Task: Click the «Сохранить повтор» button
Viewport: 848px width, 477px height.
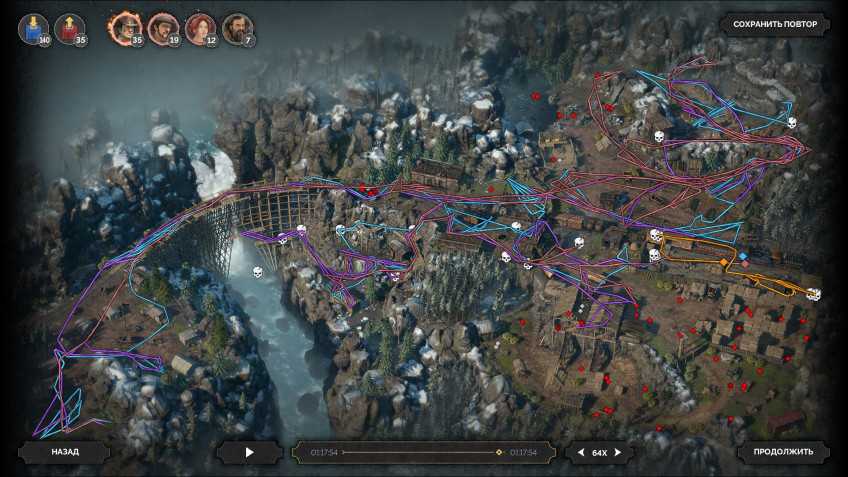Action: pyautogui.click(x=775, y=24)
